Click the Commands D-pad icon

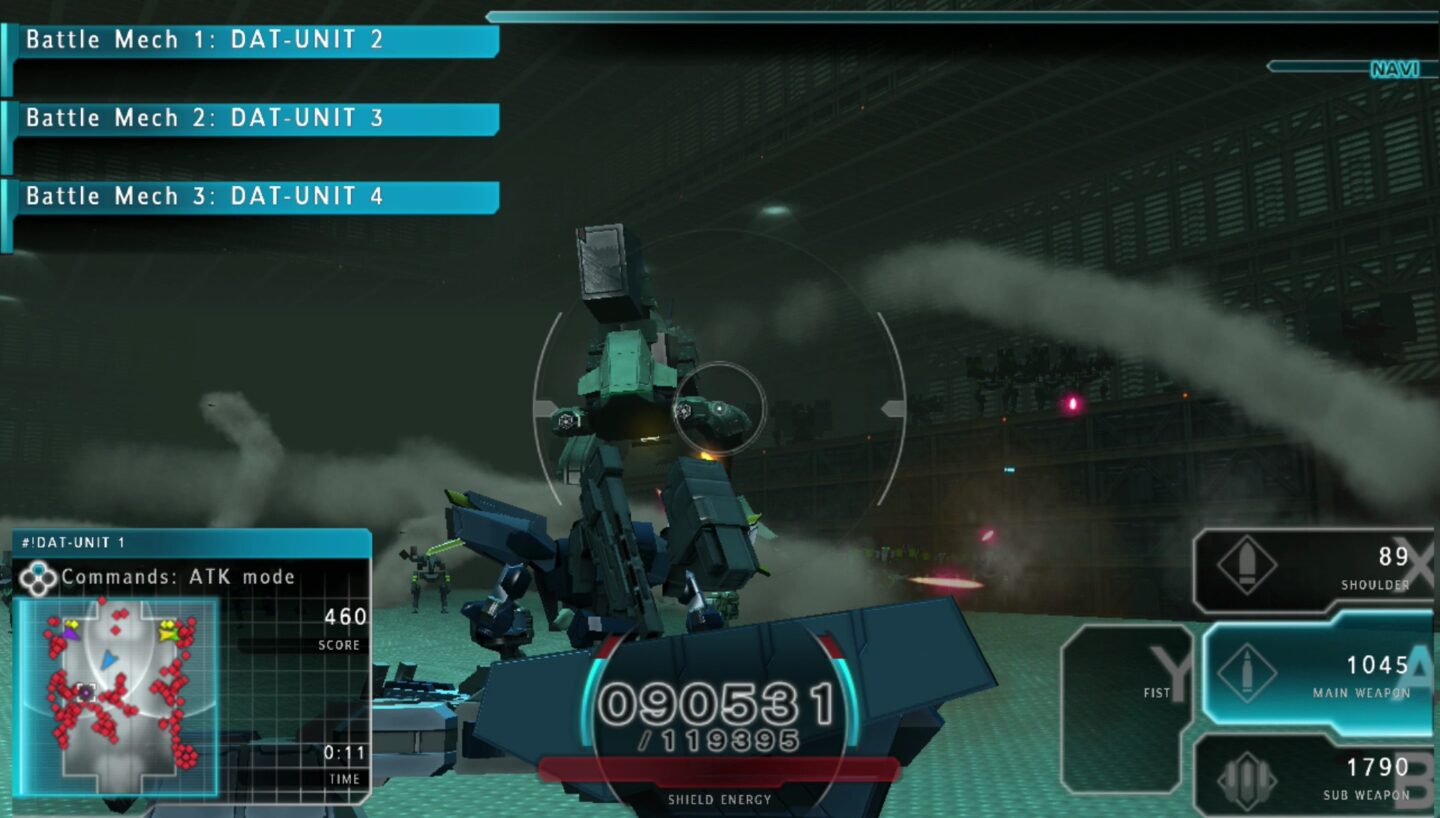(x=39, y=575)
